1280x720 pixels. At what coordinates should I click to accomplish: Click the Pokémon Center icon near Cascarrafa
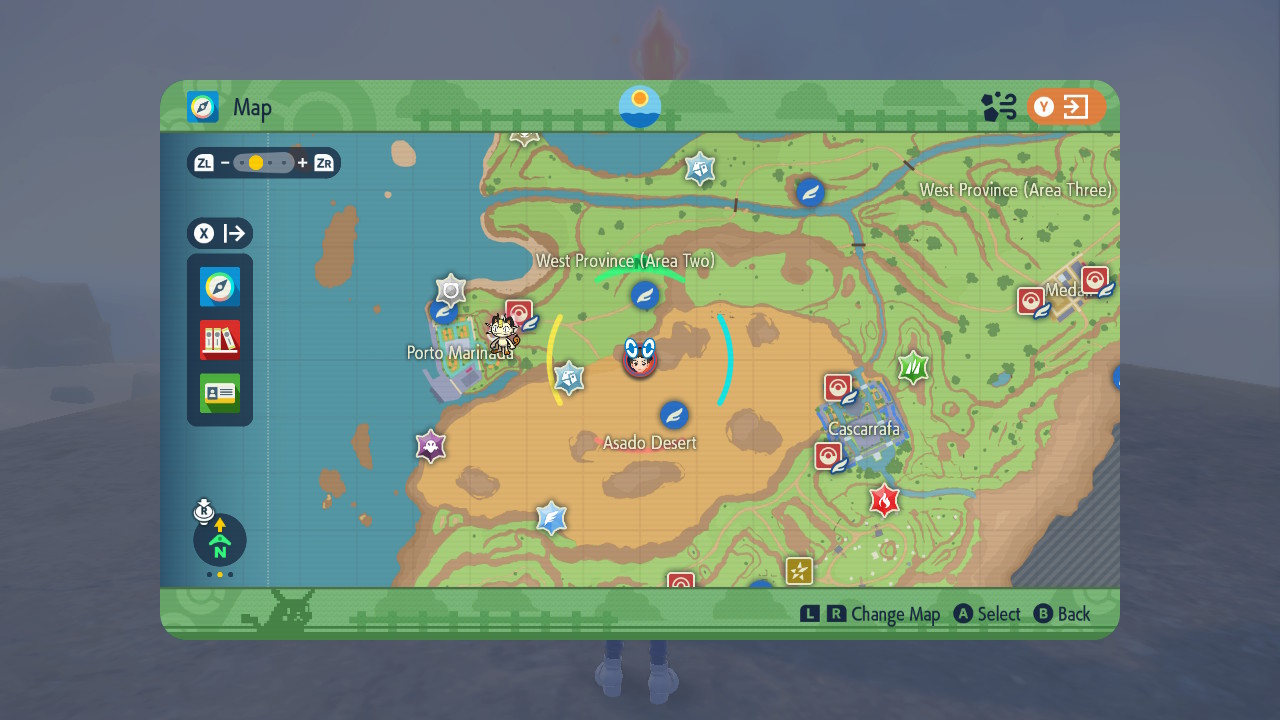pos(838,386)
